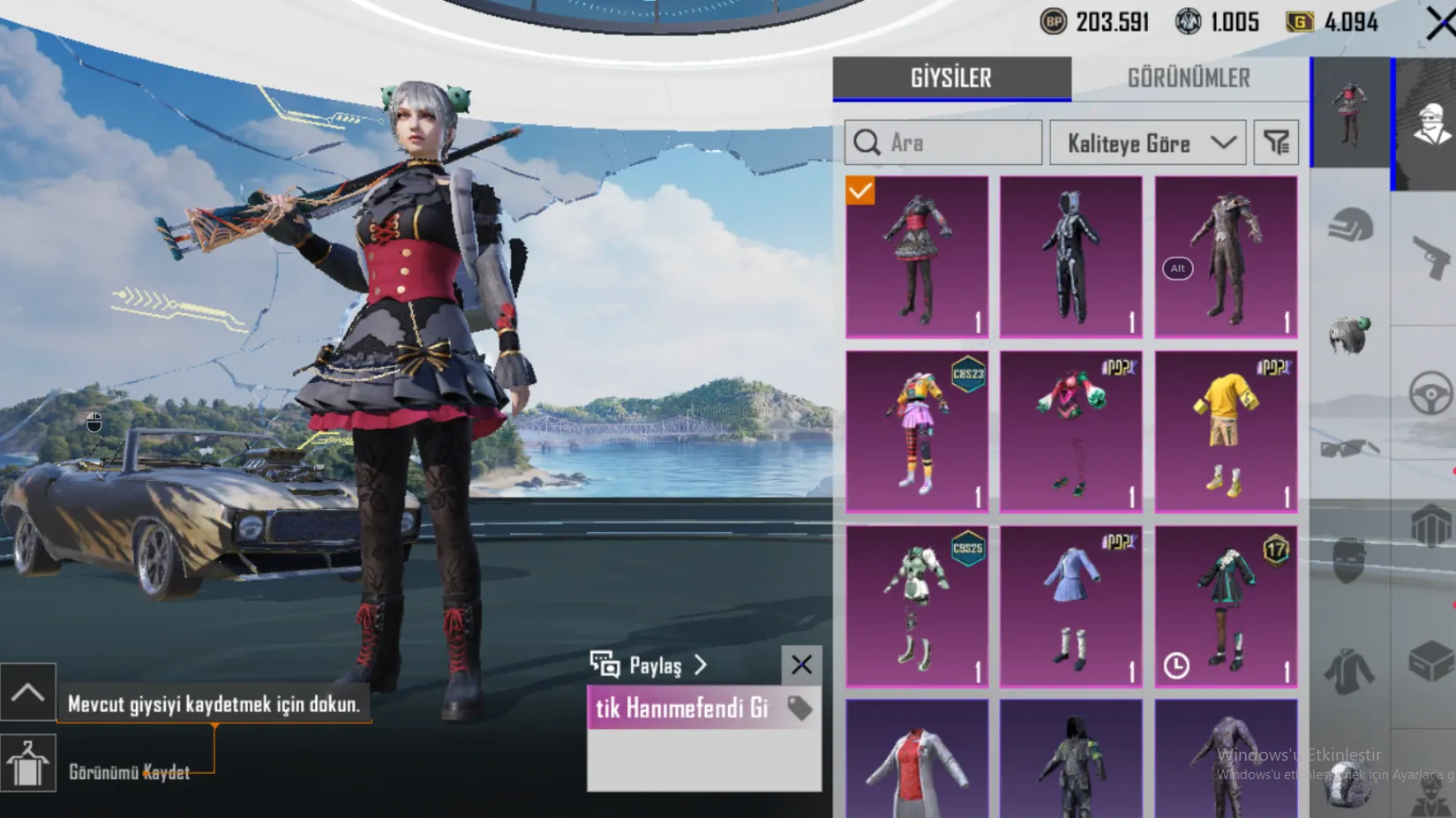Open the Kaliteye Göre sort dropdown

point(1147,143)
